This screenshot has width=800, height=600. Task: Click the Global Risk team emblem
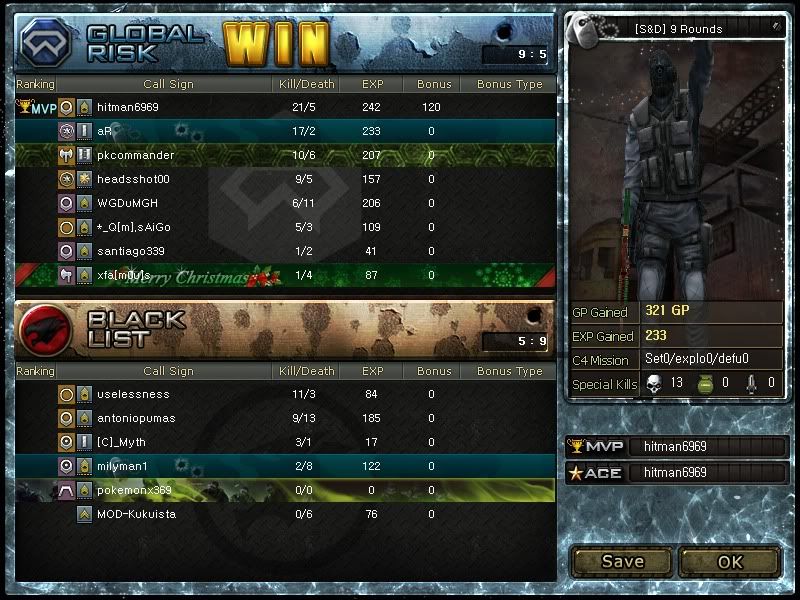coord(45,43)
